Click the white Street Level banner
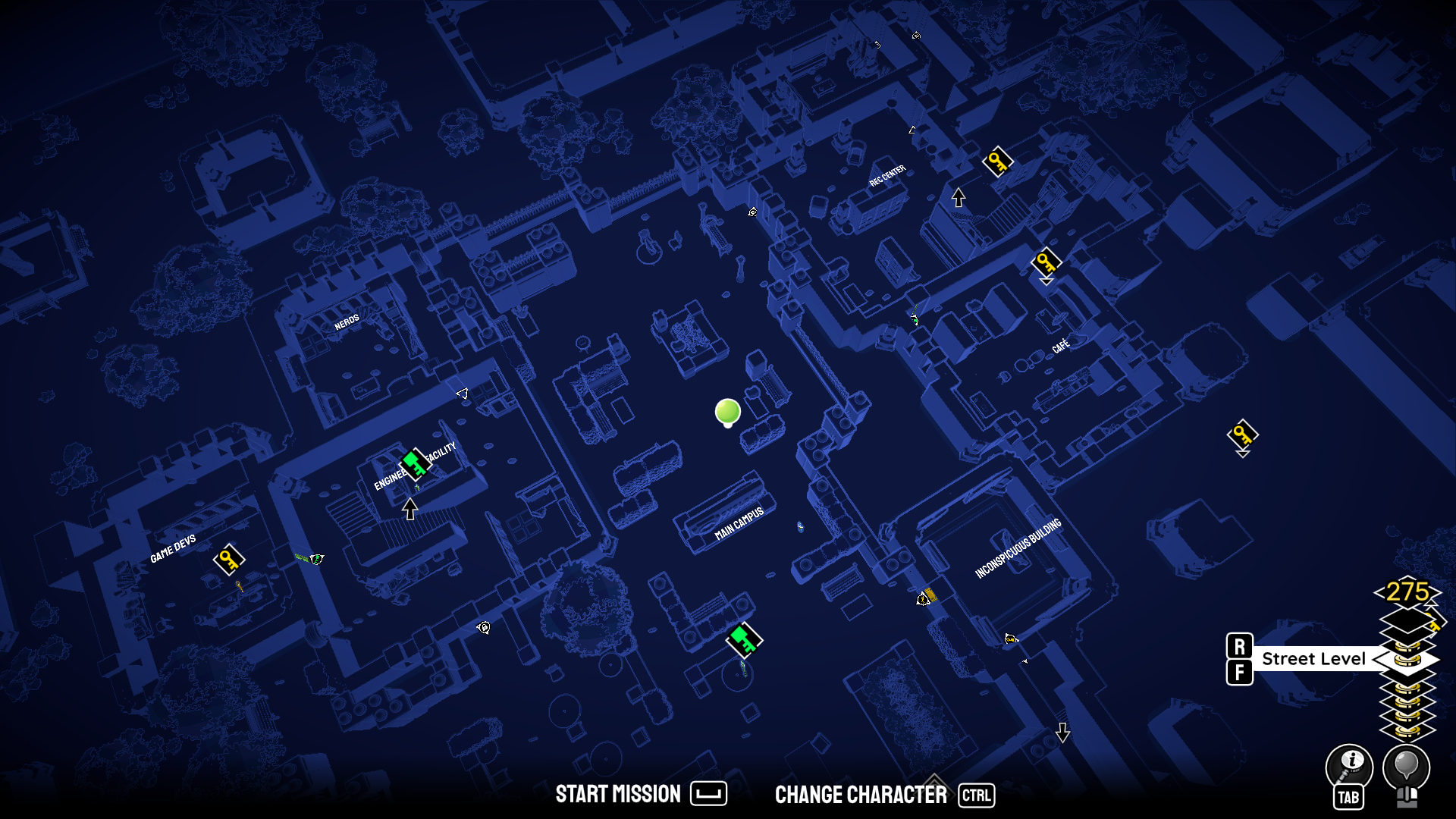The height and width of the screenshot is (819, 1456). (1314, 658)
